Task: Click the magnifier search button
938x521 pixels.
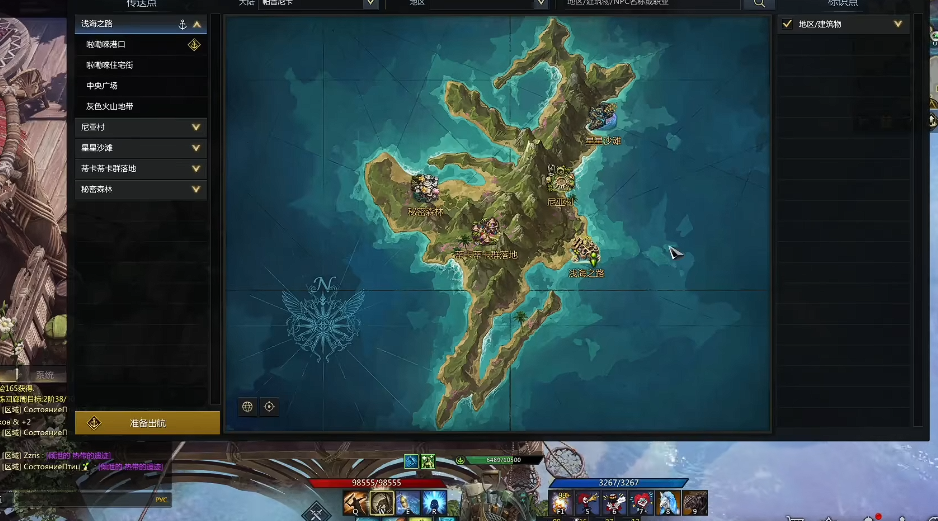Action: pyautogui.click(x=759, y=4)
